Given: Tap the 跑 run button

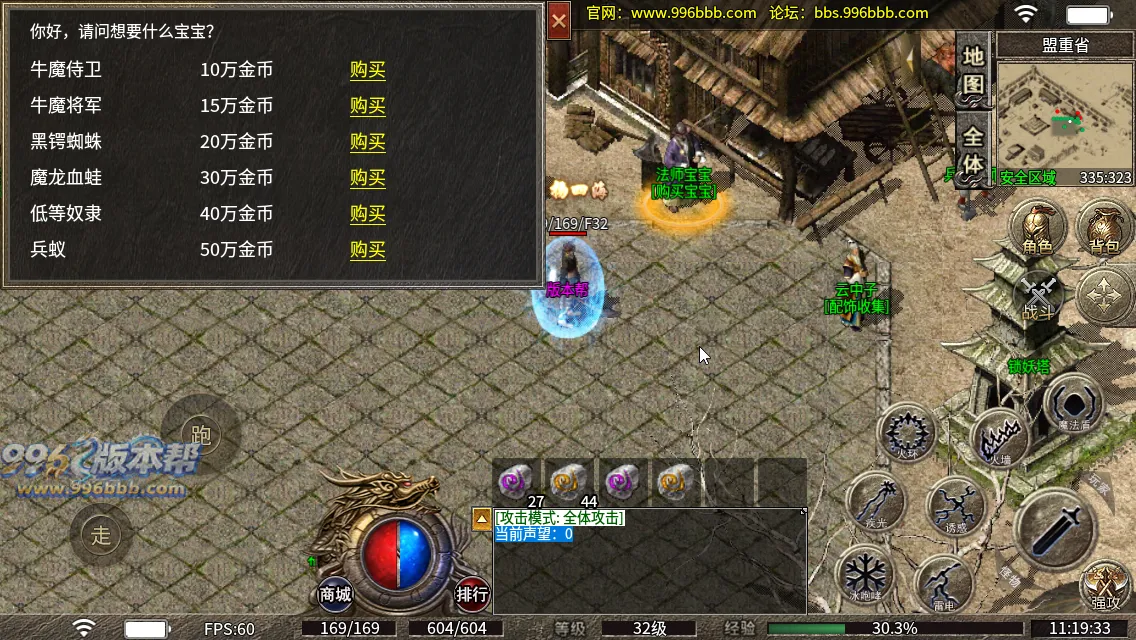Looking at the screenshot, I should point(201,434).
